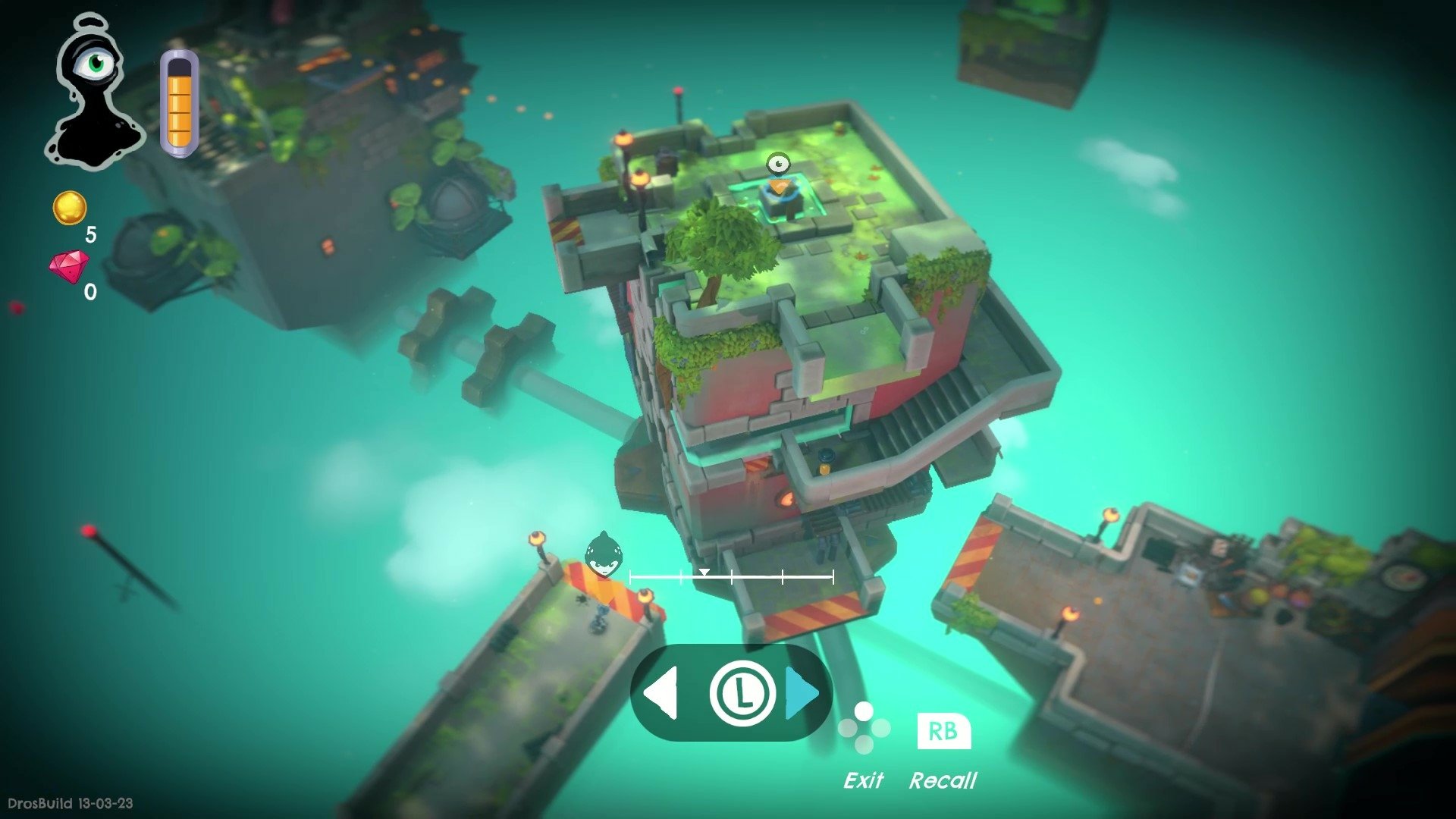
Task: Click the Exit label text
Action: pos(865,780)
